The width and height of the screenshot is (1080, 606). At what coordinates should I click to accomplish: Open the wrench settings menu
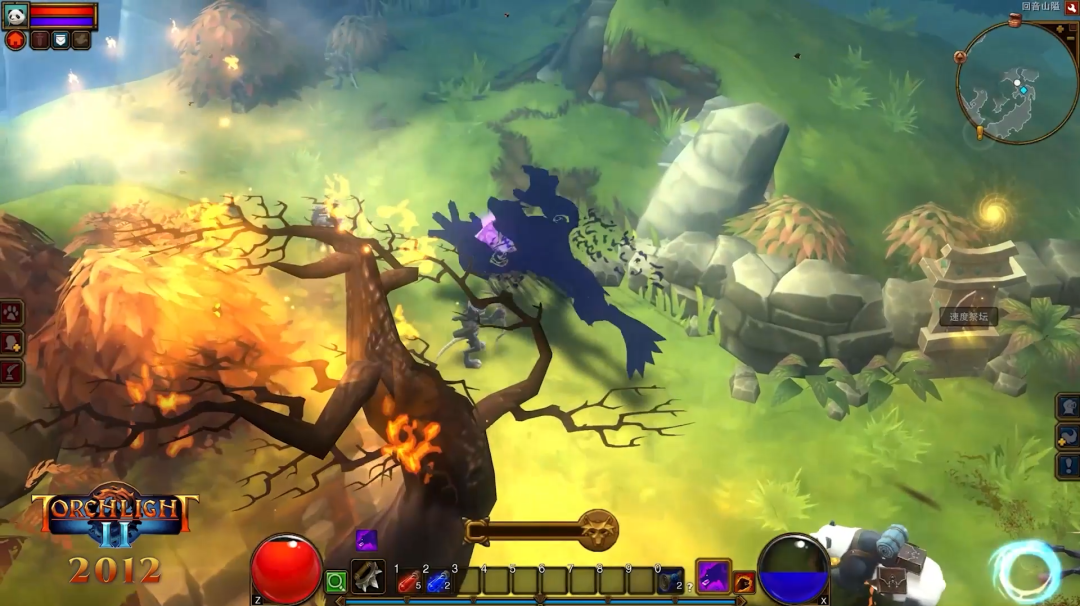point(1071,8)
